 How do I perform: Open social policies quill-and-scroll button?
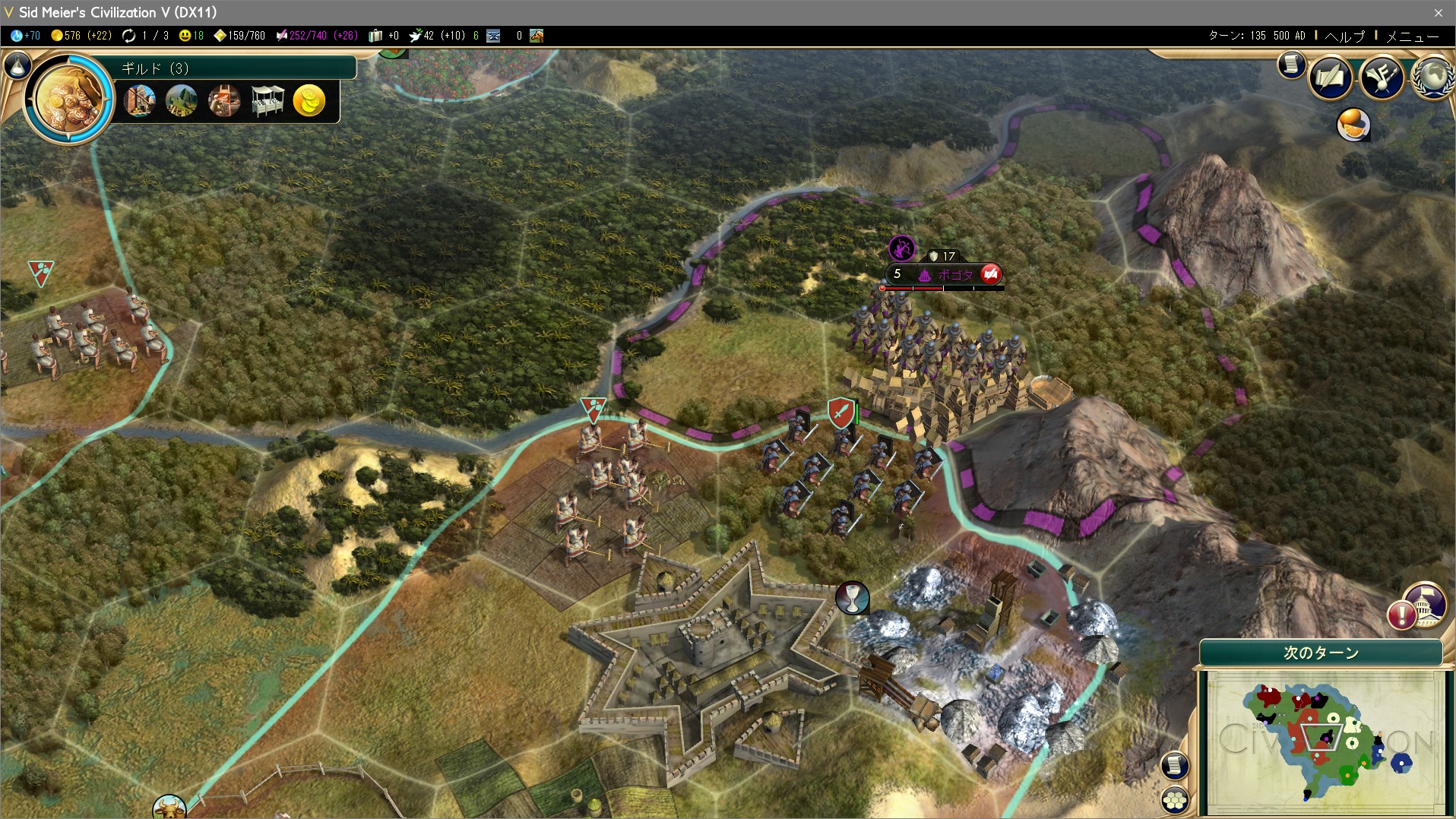[1330, 77]
